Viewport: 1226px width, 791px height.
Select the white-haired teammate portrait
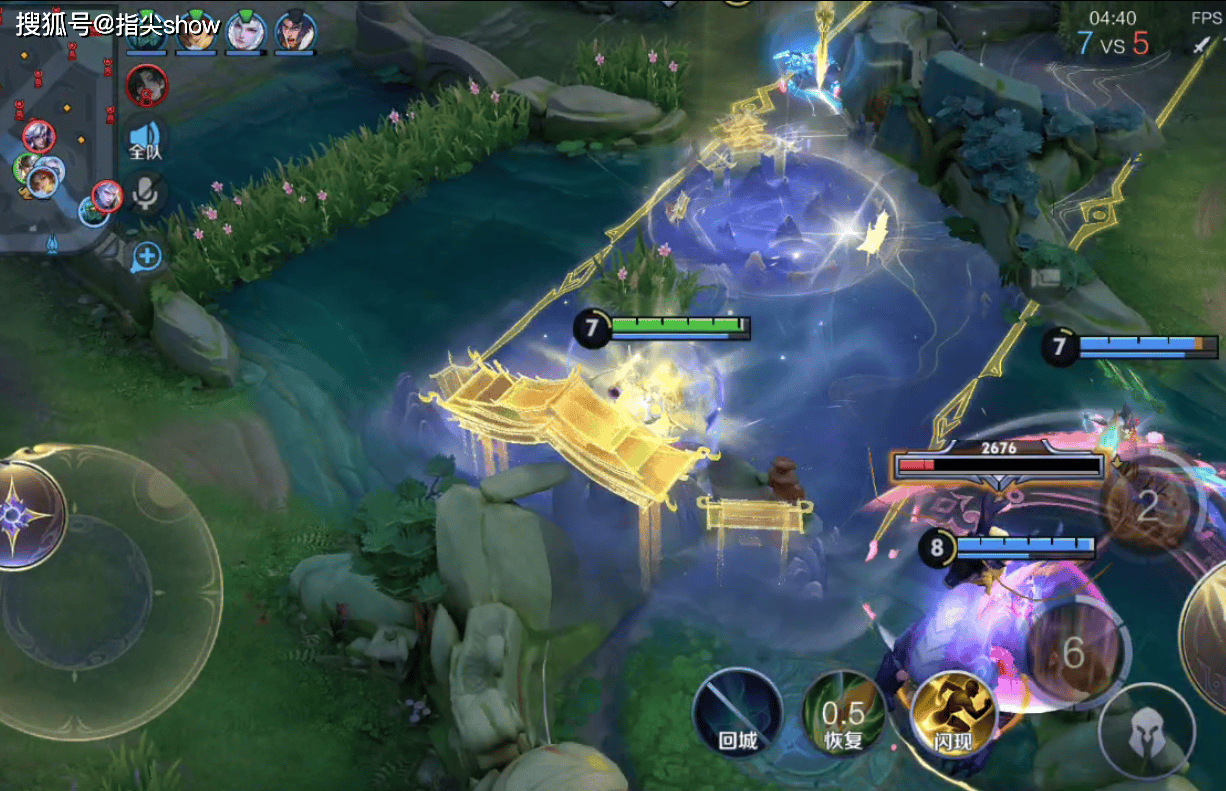[244, 30]
